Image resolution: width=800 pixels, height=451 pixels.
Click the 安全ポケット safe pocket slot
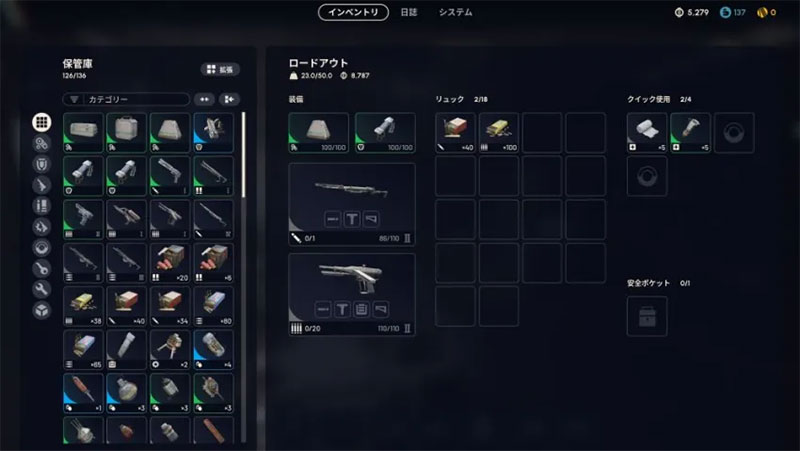click(647, 316)
